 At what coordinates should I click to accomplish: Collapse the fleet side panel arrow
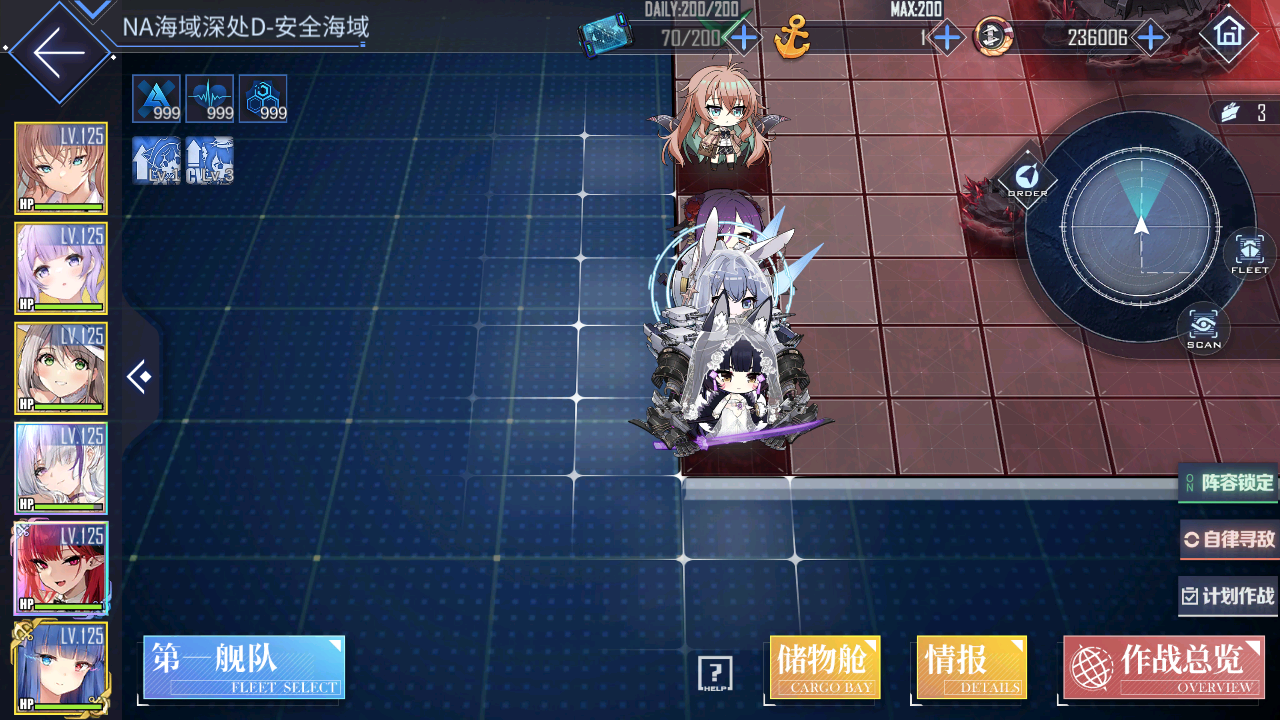(139, 377)
